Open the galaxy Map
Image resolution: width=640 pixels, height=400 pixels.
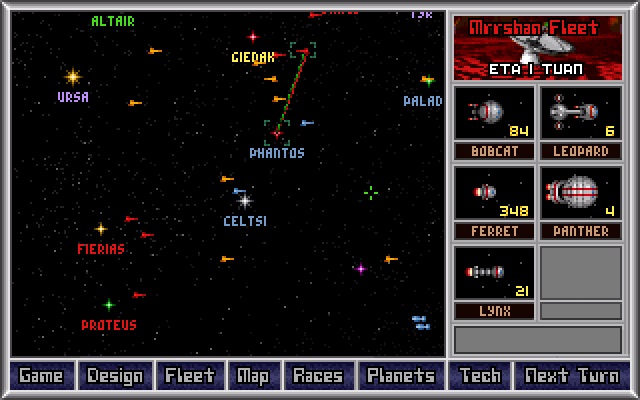click(252, 376)
